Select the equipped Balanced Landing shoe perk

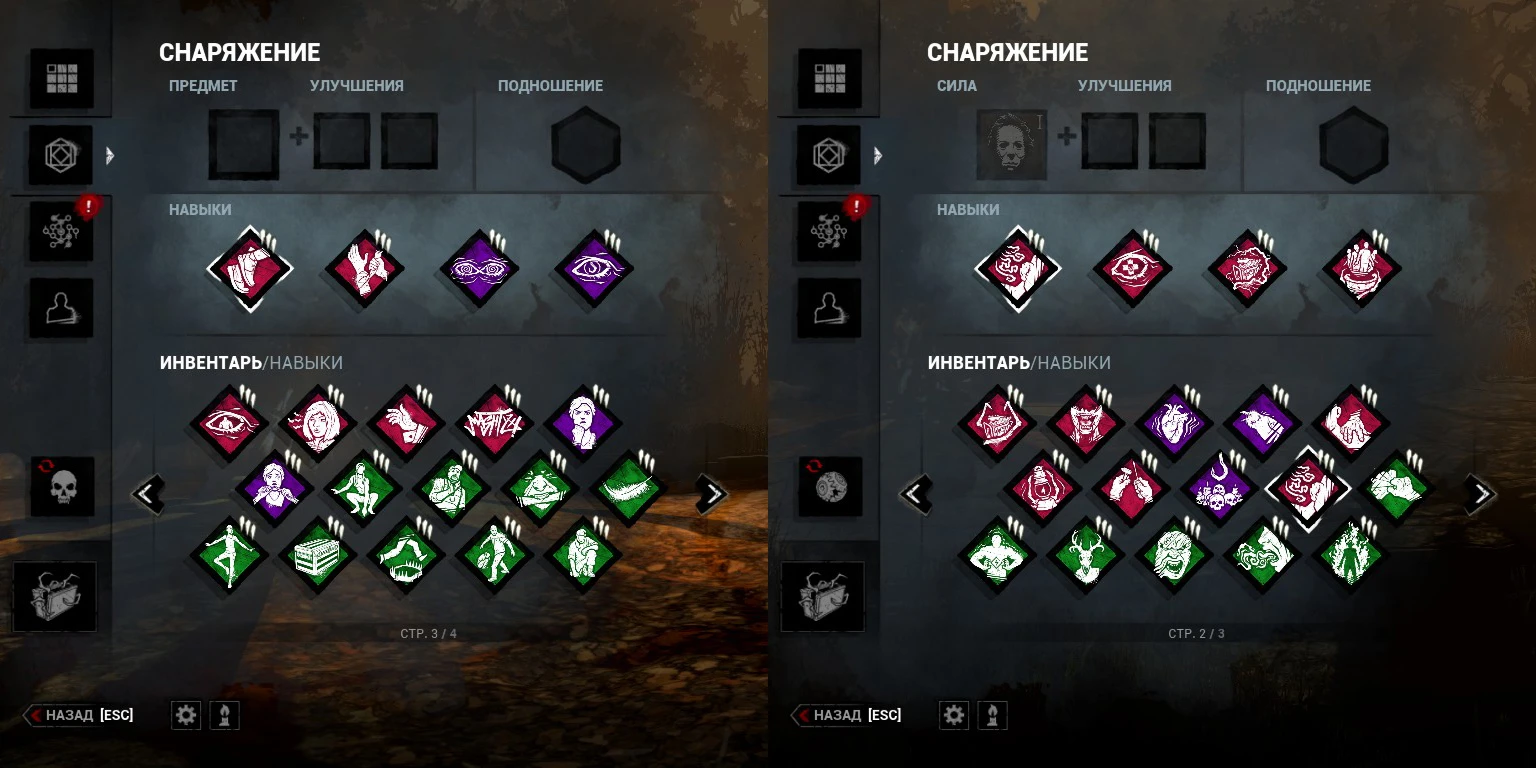point(250,268)
